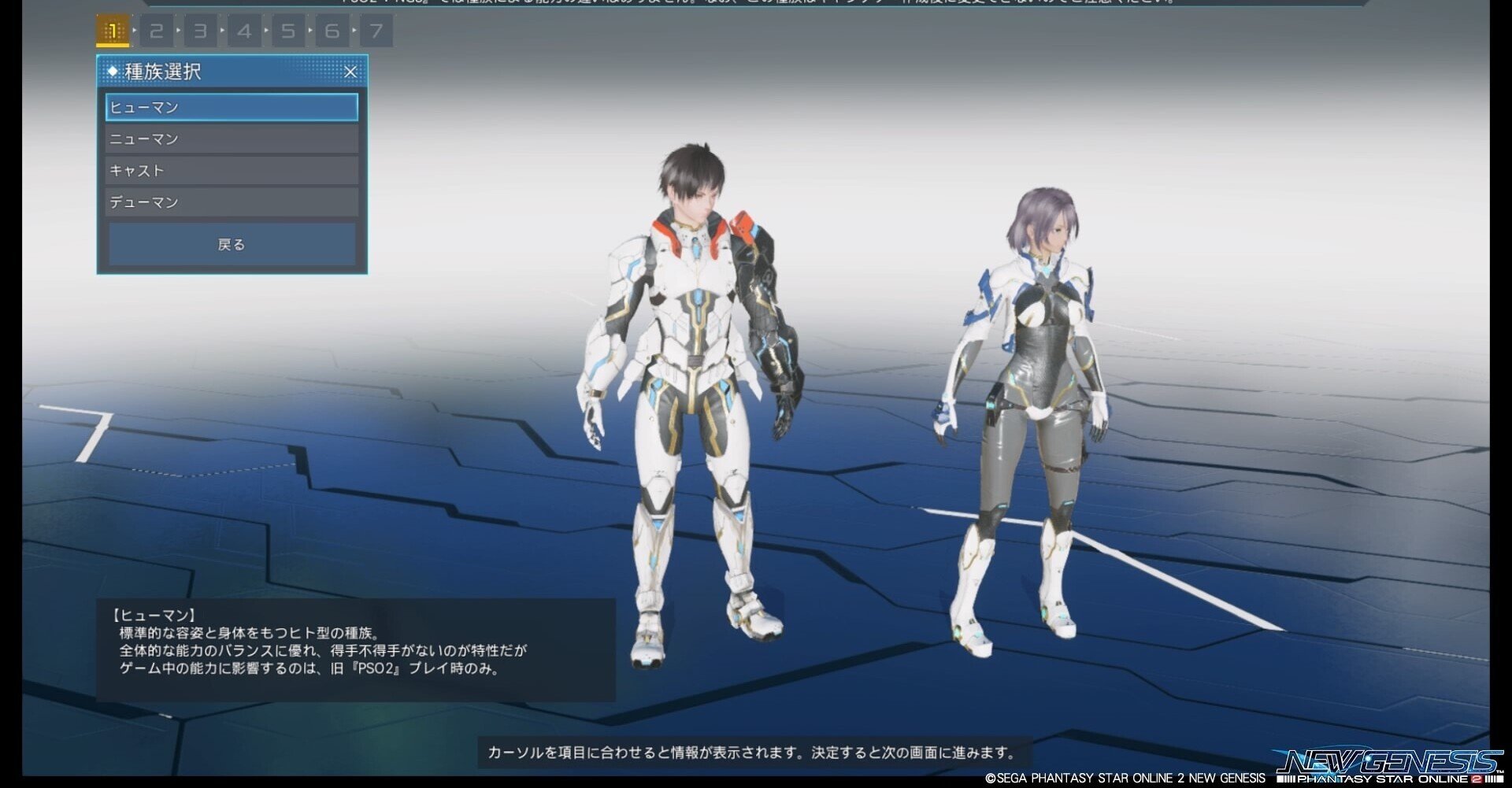Image resolution: width=1512 pixels, height=788 pixels.
Task: Pick the キャスト race option
Action: click(x=232, y=170)
